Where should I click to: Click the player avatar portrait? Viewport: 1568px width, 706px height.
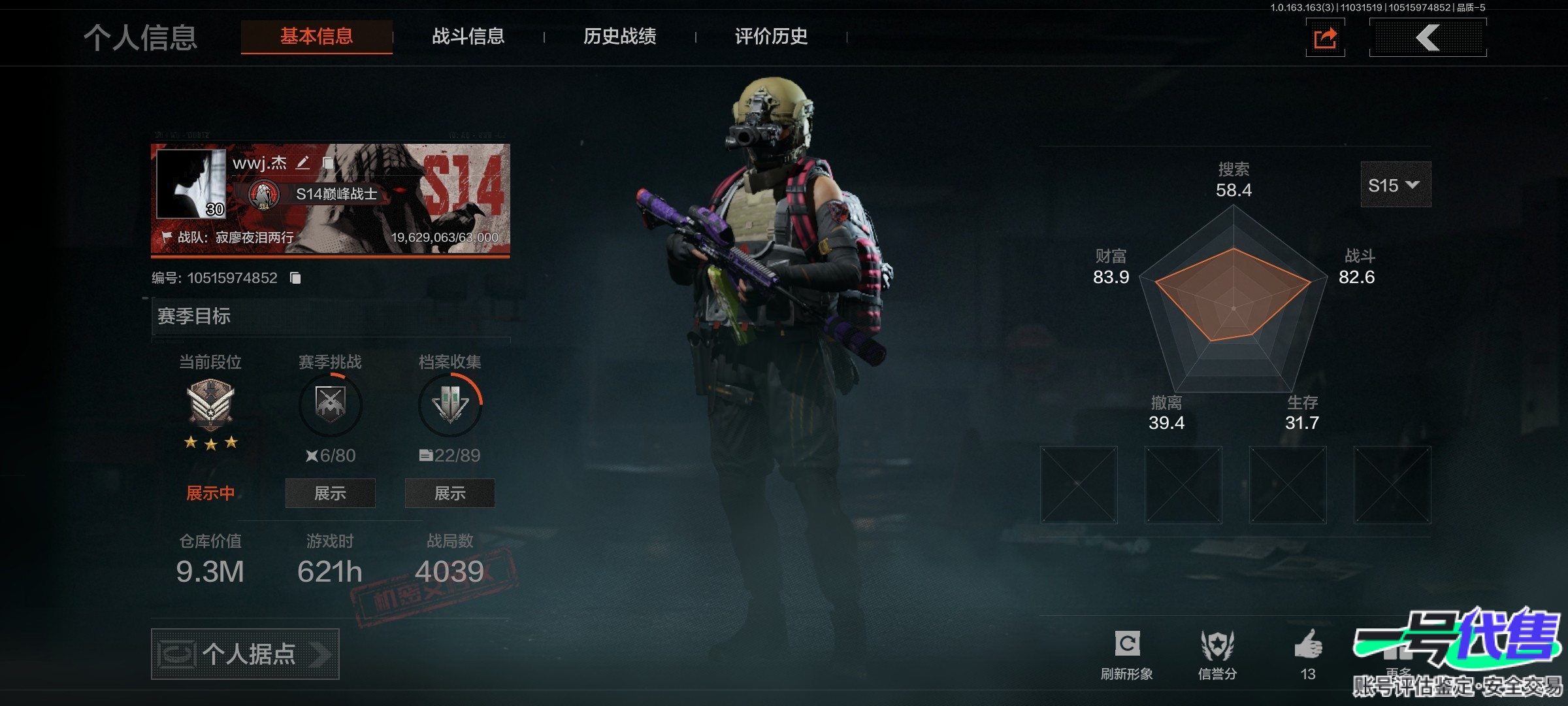(x=191, y=184)
